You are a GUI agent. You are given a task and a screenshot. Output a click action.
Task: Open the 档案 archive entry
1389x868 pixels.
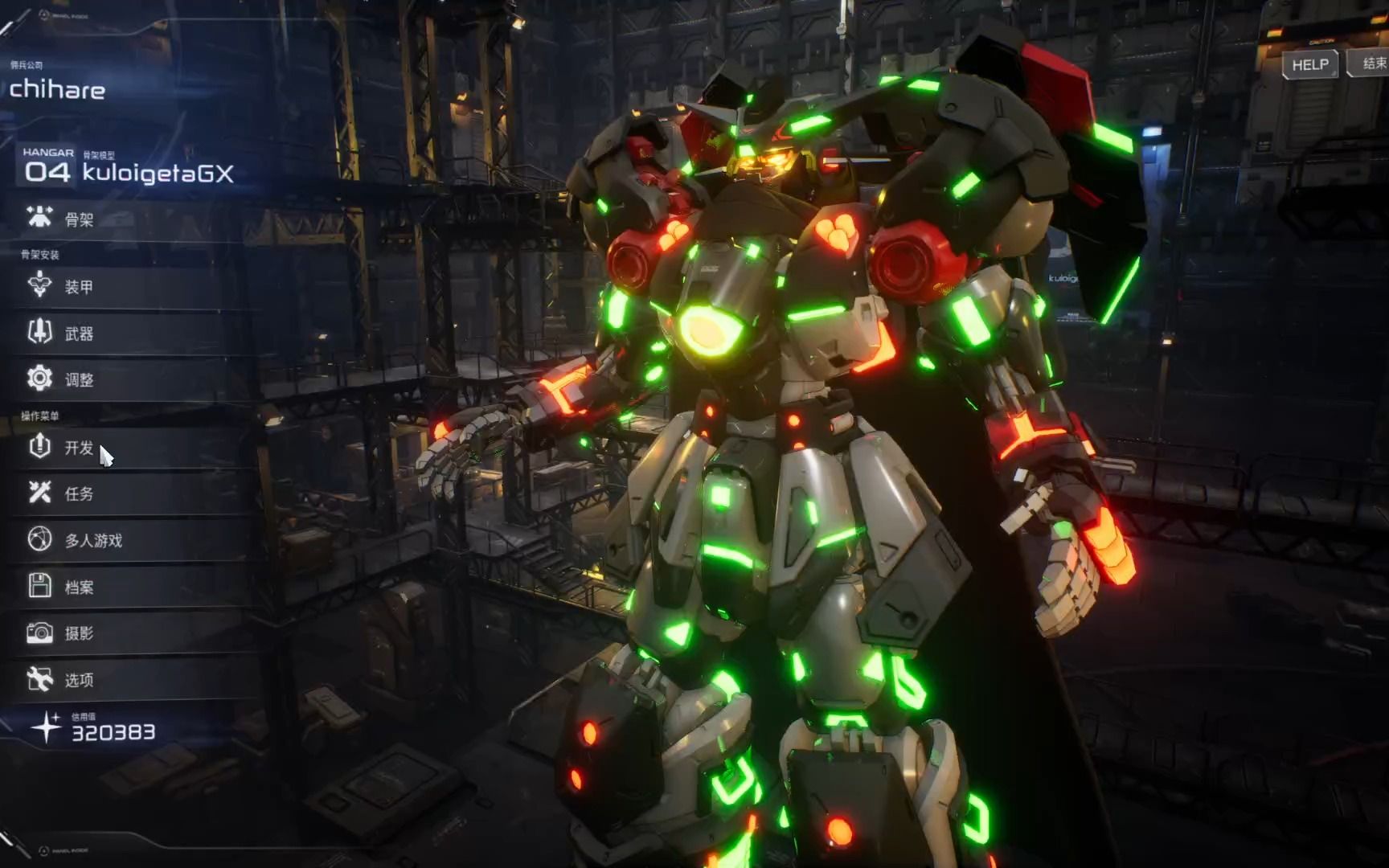(79, 587)
